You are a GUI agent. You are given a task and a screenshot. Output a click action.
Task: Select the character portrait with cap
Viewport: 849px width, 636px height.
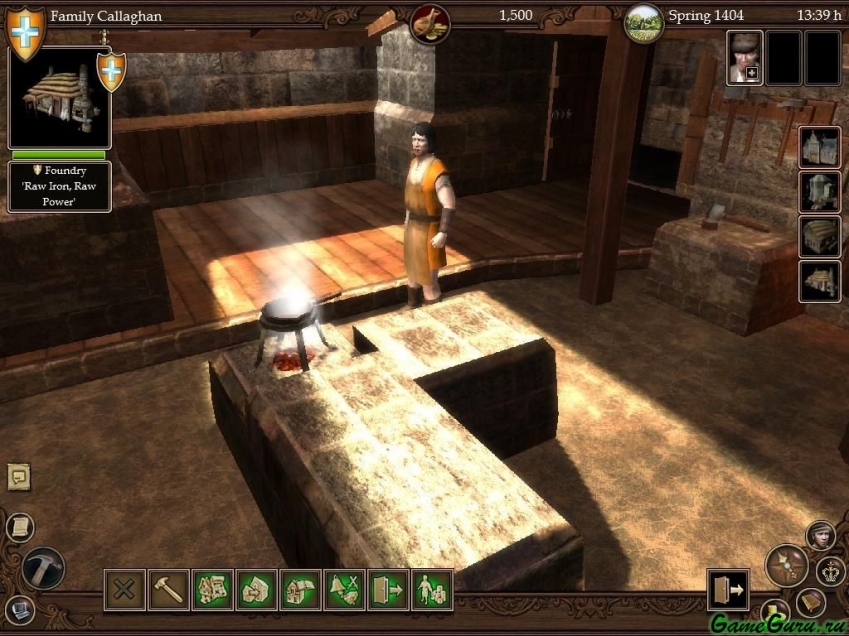[744, 57]
